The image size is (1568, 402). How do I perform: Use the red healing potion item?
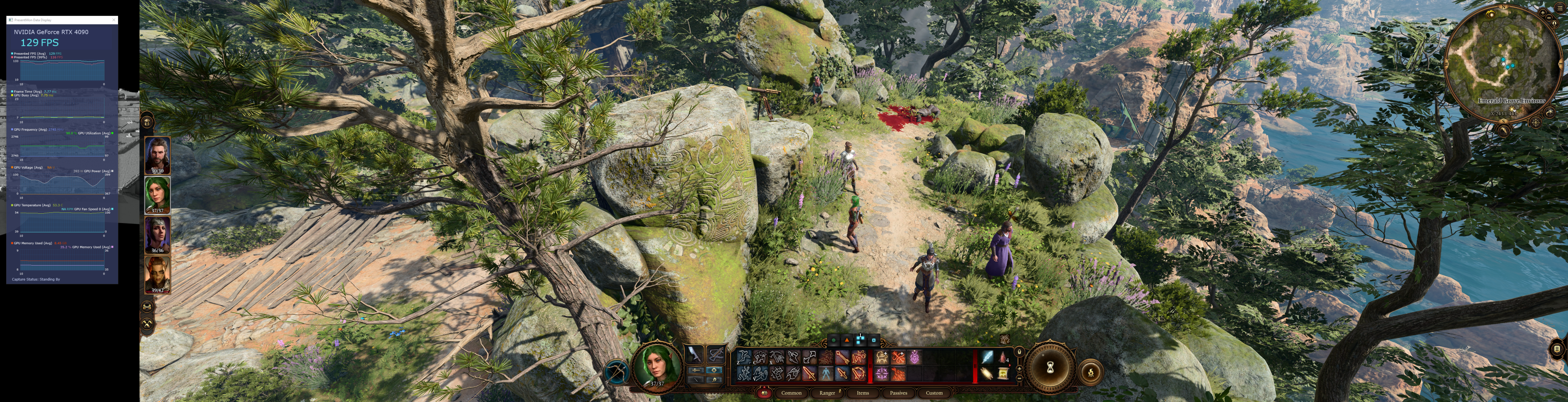[x=1002, y=357]
